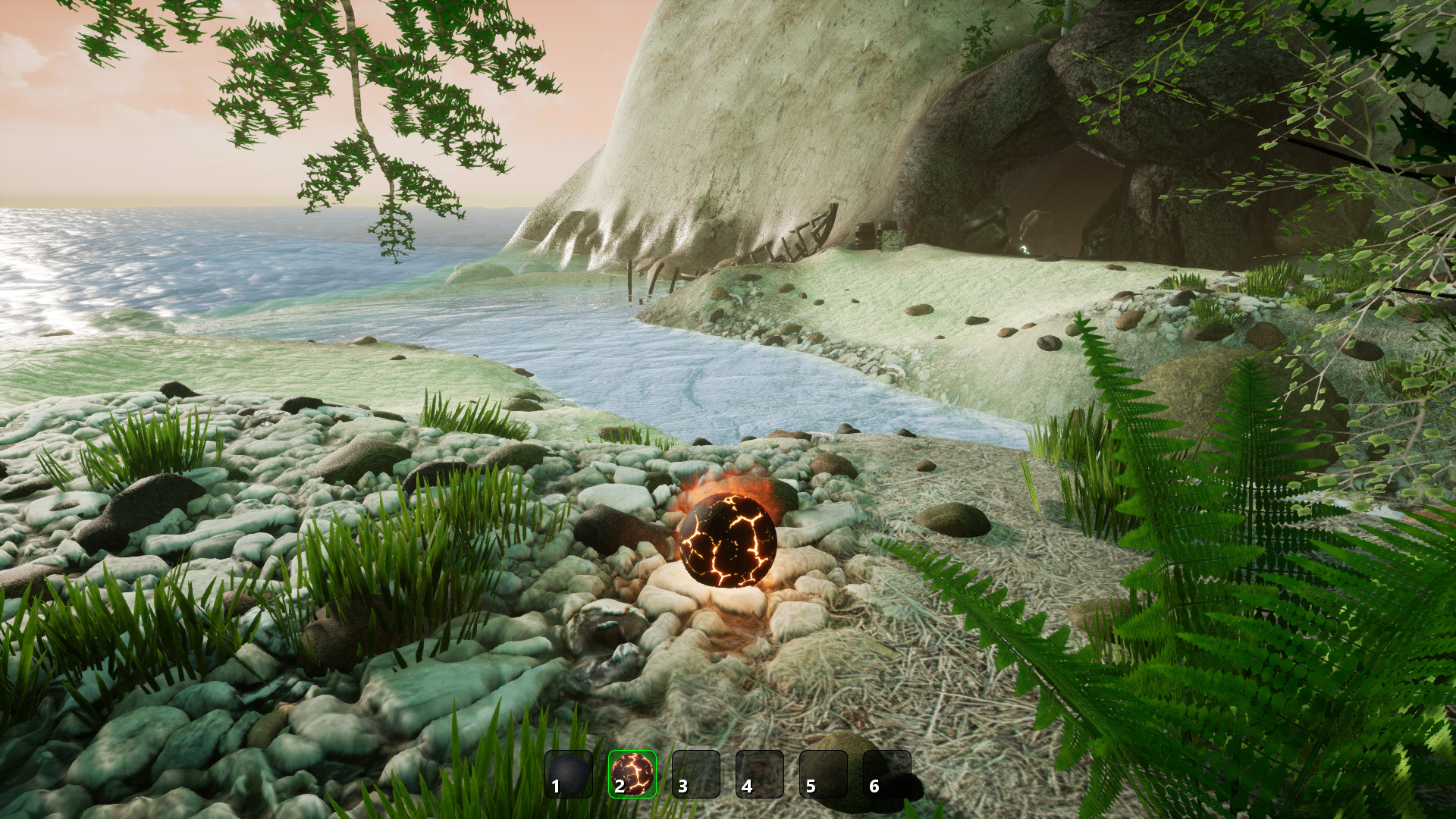Image resolution: width=1456 pixels, height=819 pixels.
Task: Choose the lava ball in hotbar slot 2
Action: [632, 774]
